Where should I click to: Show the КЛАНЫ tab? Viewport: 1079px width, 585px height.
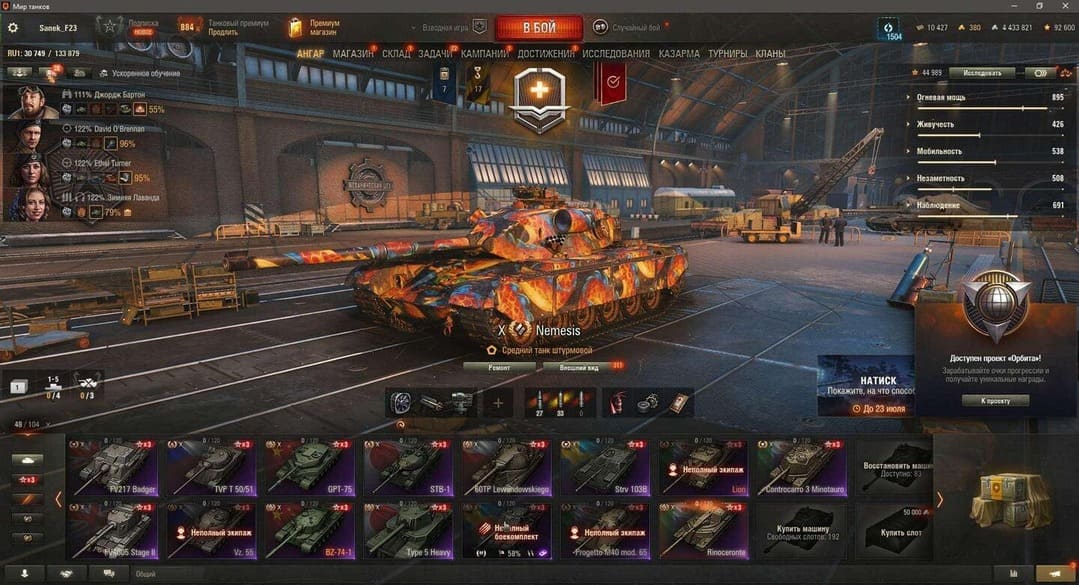pyautogui.click(x=770, y=53)
